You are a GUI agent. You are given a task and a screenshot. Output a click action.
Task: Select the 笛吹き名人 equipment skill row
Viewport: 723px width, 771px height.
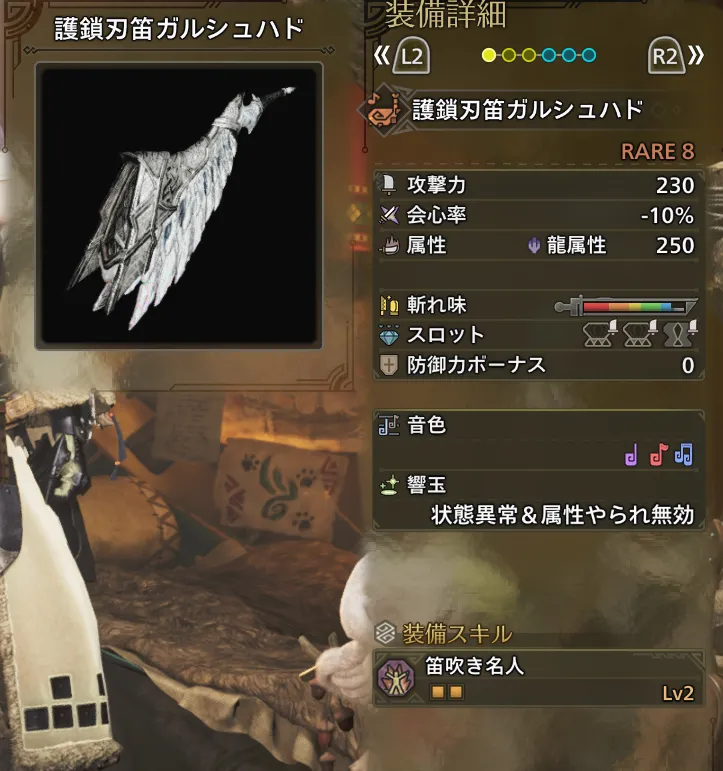536,679
